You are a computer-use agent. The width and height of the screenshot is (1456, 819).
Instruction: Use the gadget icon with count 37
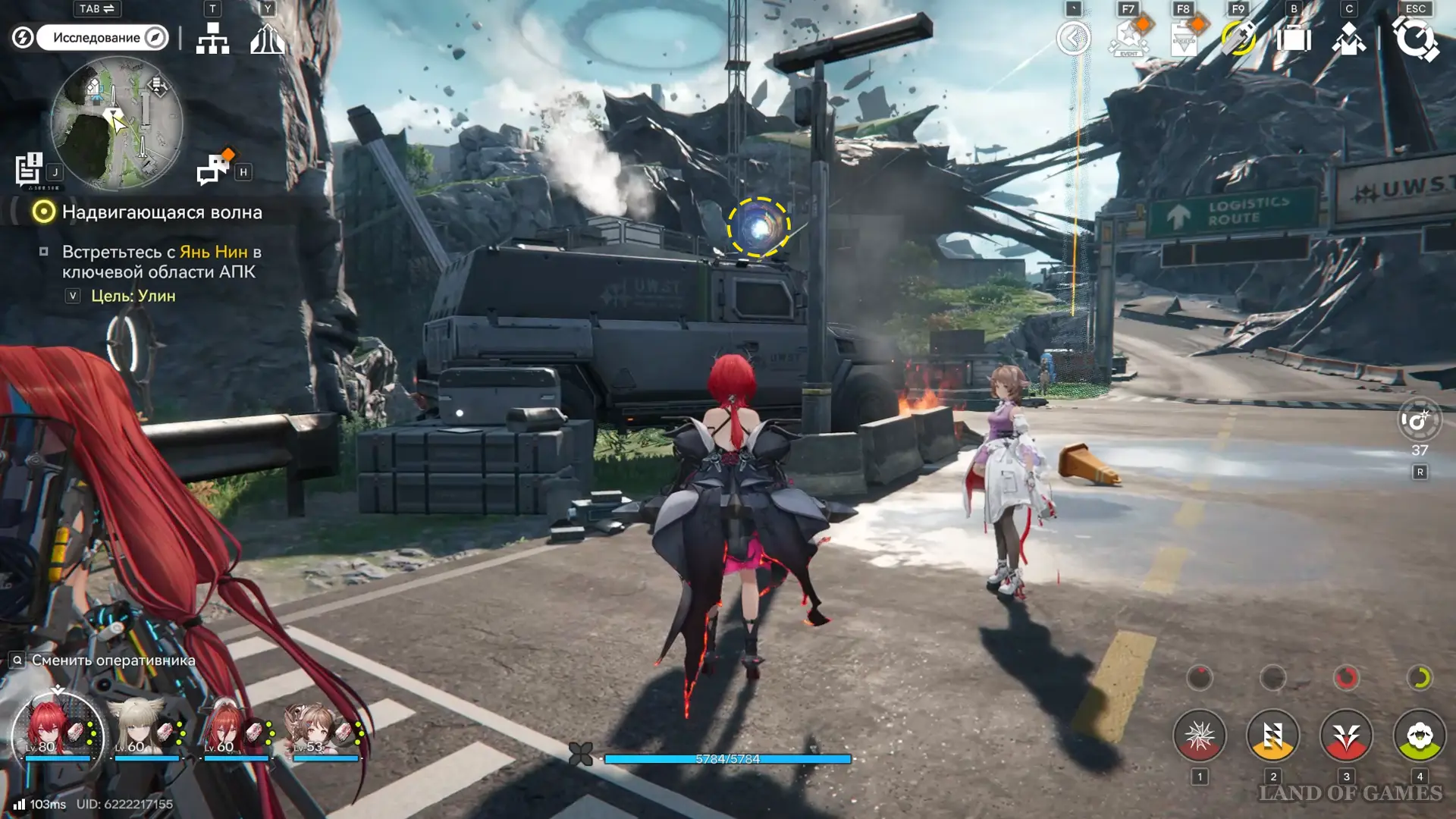coord(1419,419)
